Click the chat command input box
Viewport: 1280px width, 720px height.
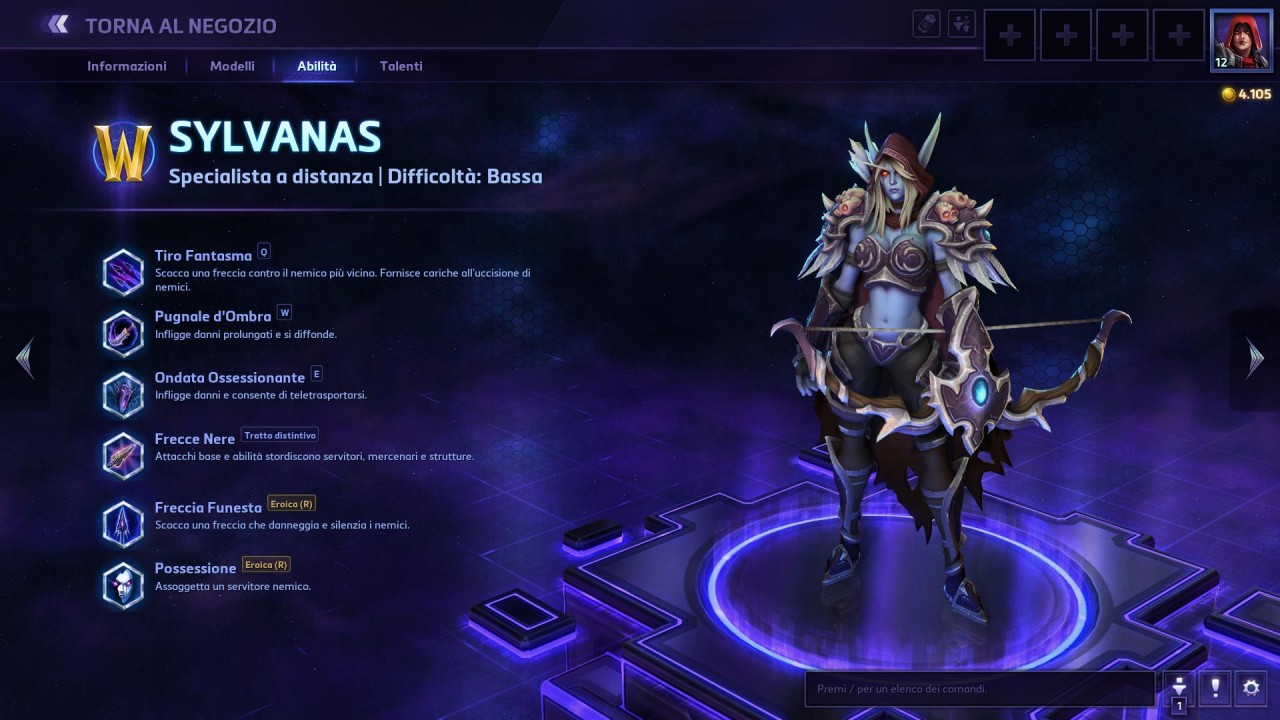coord(980,689)
